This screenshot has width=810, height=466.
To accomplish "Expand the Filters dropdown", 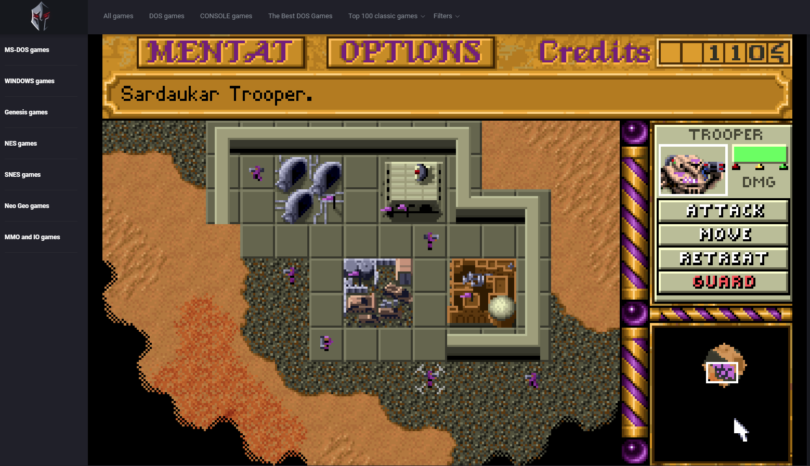I will (445, 16).
